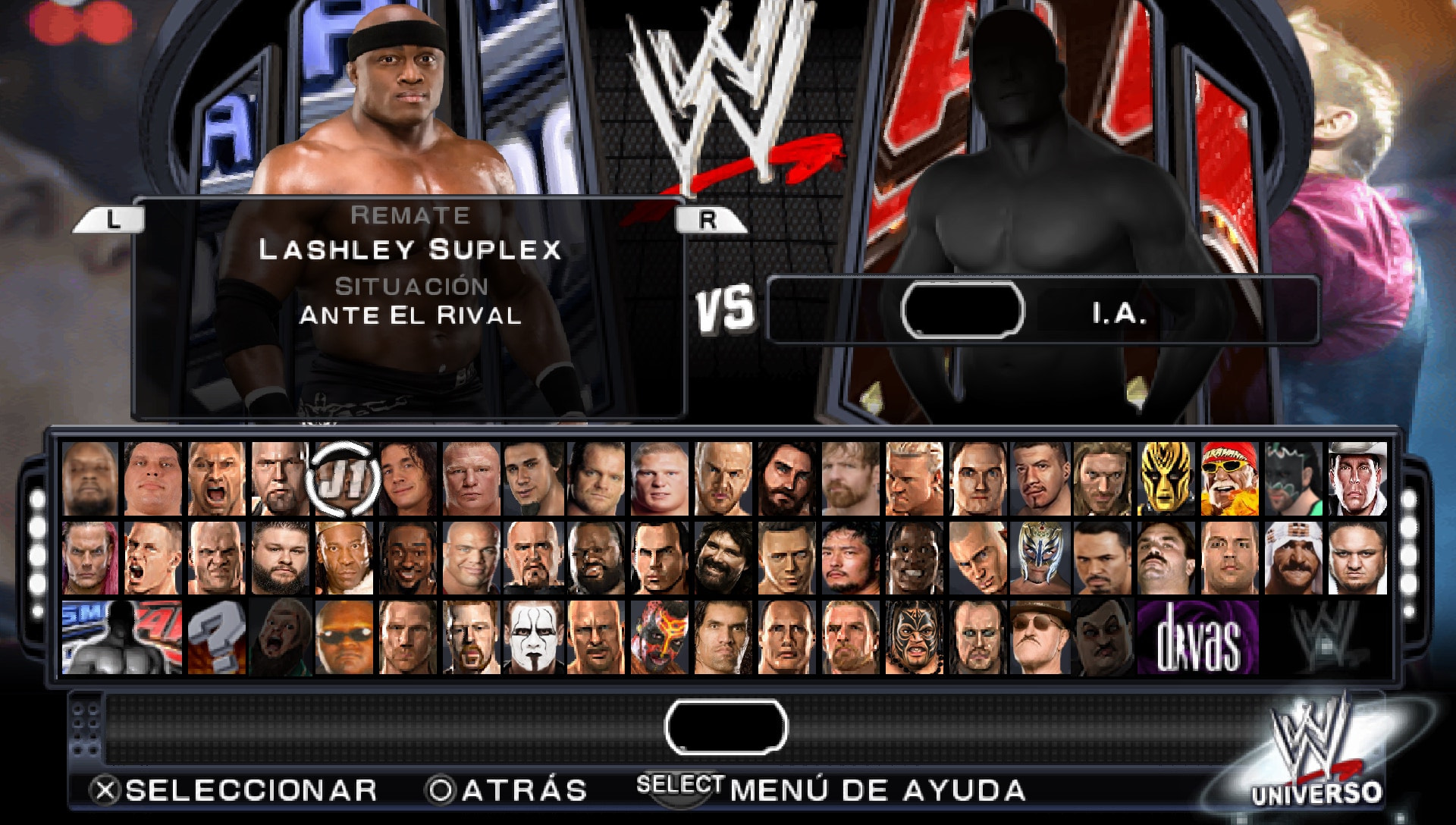This screenshot has width=1456, height=825.
Task: Open the Divas roster tile
Action: click(1197, 638)
